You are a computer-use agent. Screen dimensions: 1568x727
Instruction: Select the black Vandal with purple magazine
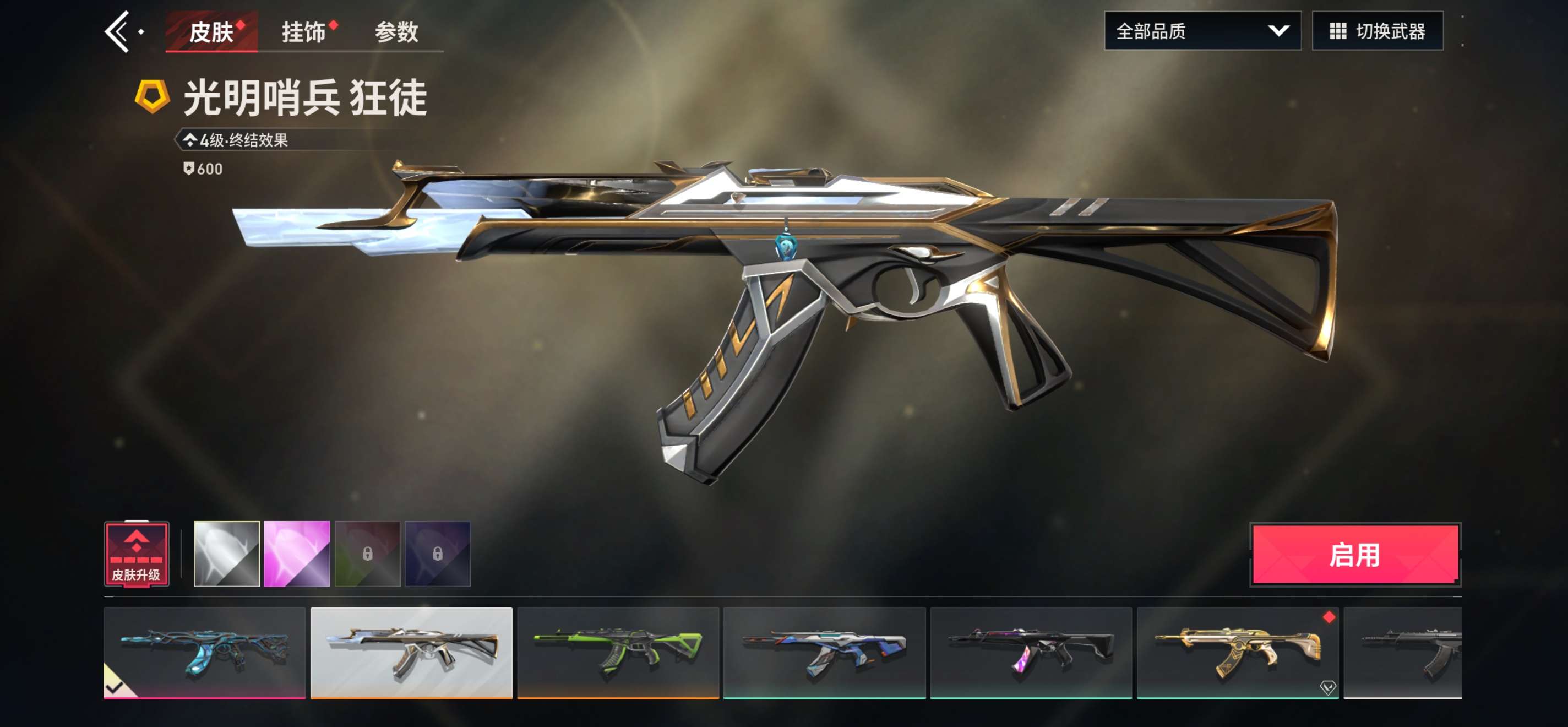[1031, 652]
